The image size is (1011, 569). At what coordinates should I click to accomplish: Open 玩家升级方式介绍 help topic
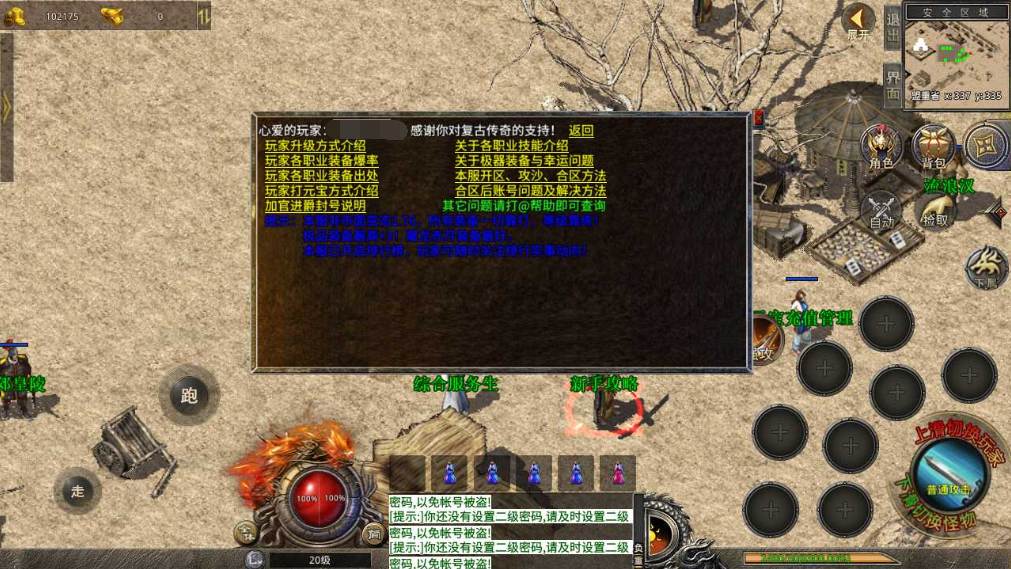click(315, 146)
